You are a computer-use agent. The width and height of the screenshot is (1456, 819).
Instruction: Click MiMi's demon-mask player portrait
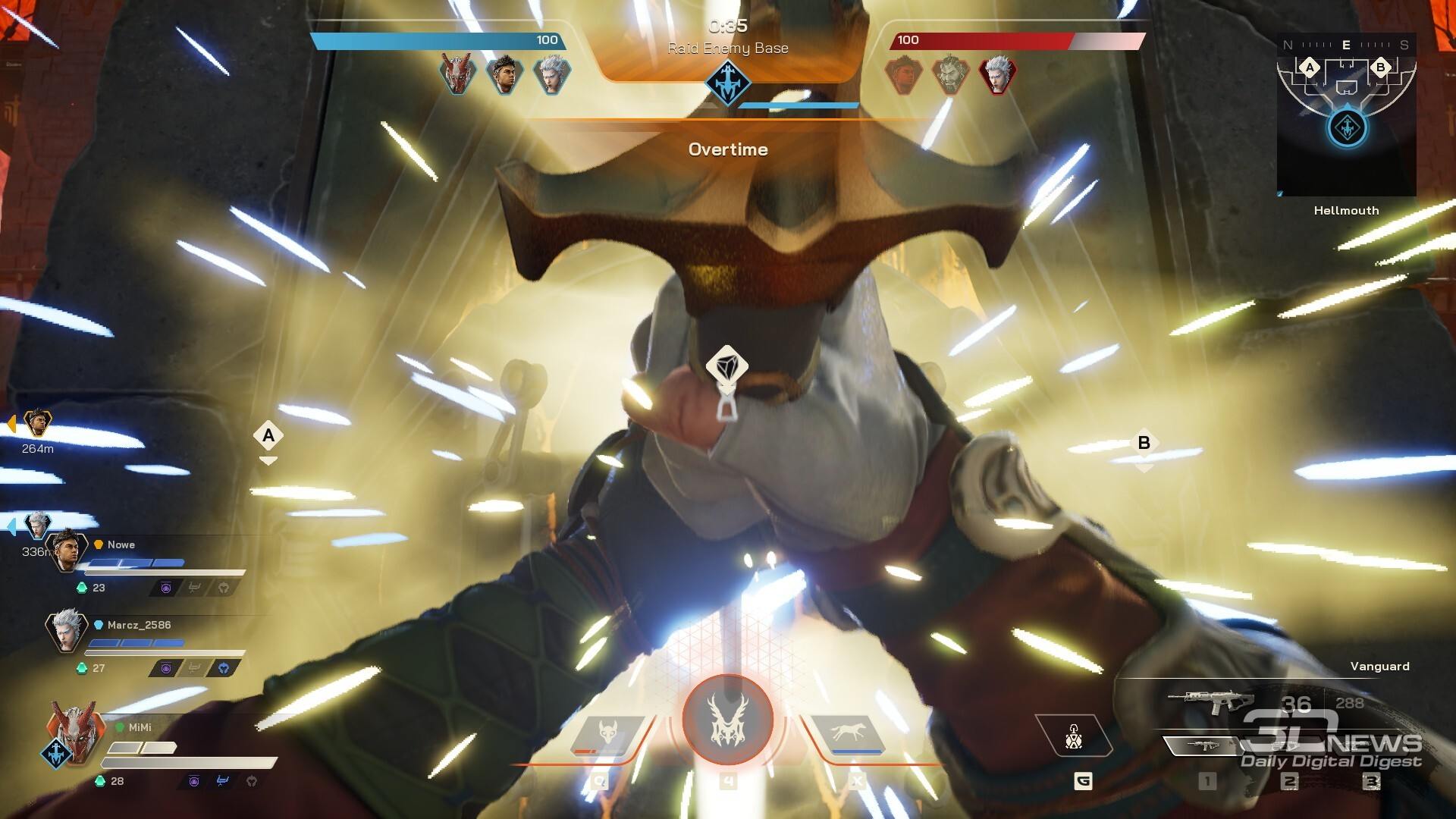(x=74, y=730)
